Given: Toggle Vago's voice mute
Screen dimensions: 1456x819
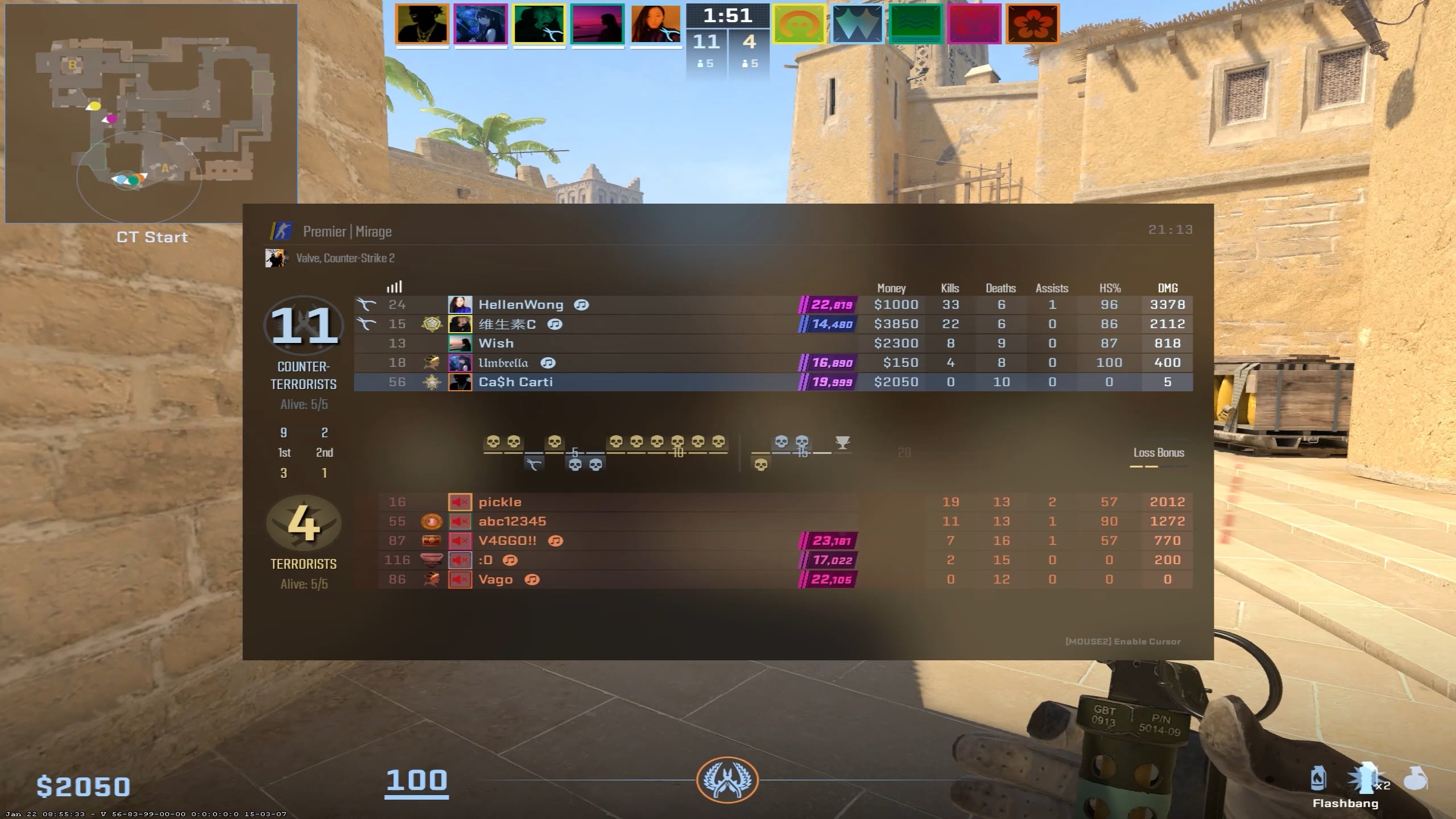Looking at the screenshot, I should (x=460, y=579).
